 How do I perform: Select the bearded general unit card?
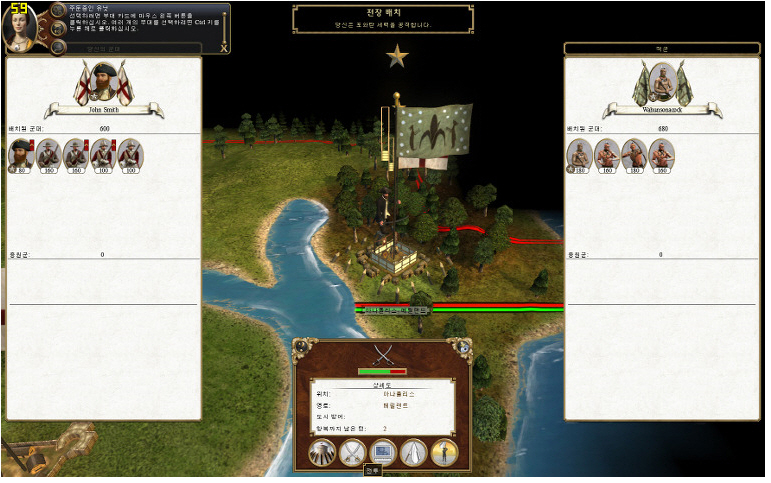tap(22, 154)
